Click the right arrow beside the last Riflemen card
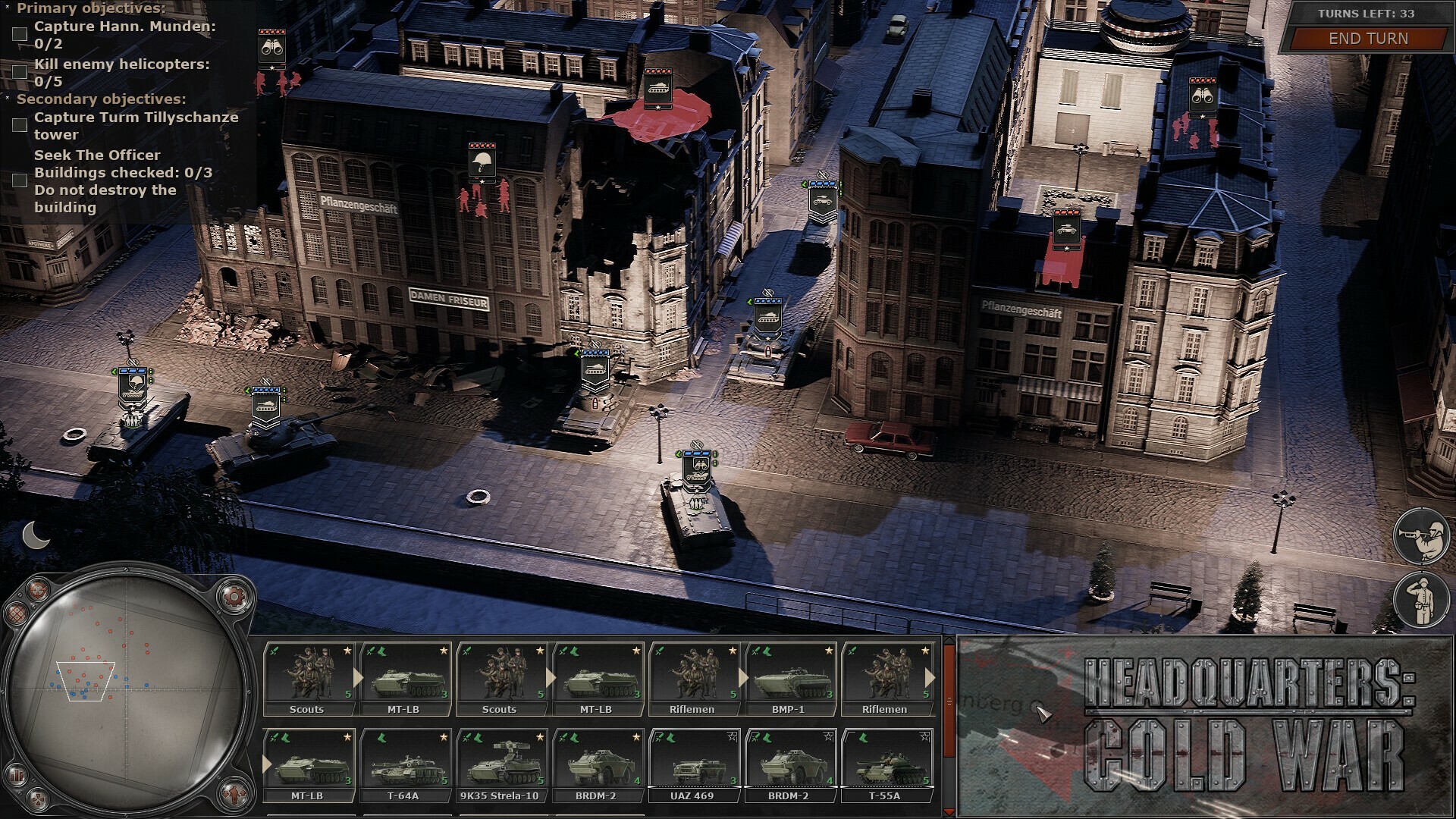The height and width of the screenshot is (819, 1456). click(930, 679)
